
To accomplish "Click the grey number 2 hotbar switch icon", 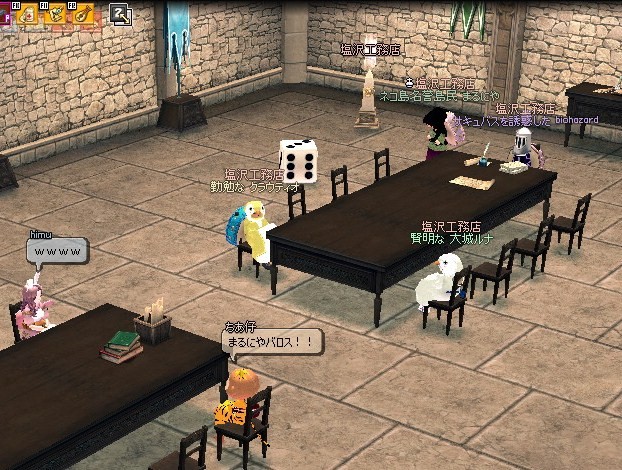I will [x=120, y=14].
